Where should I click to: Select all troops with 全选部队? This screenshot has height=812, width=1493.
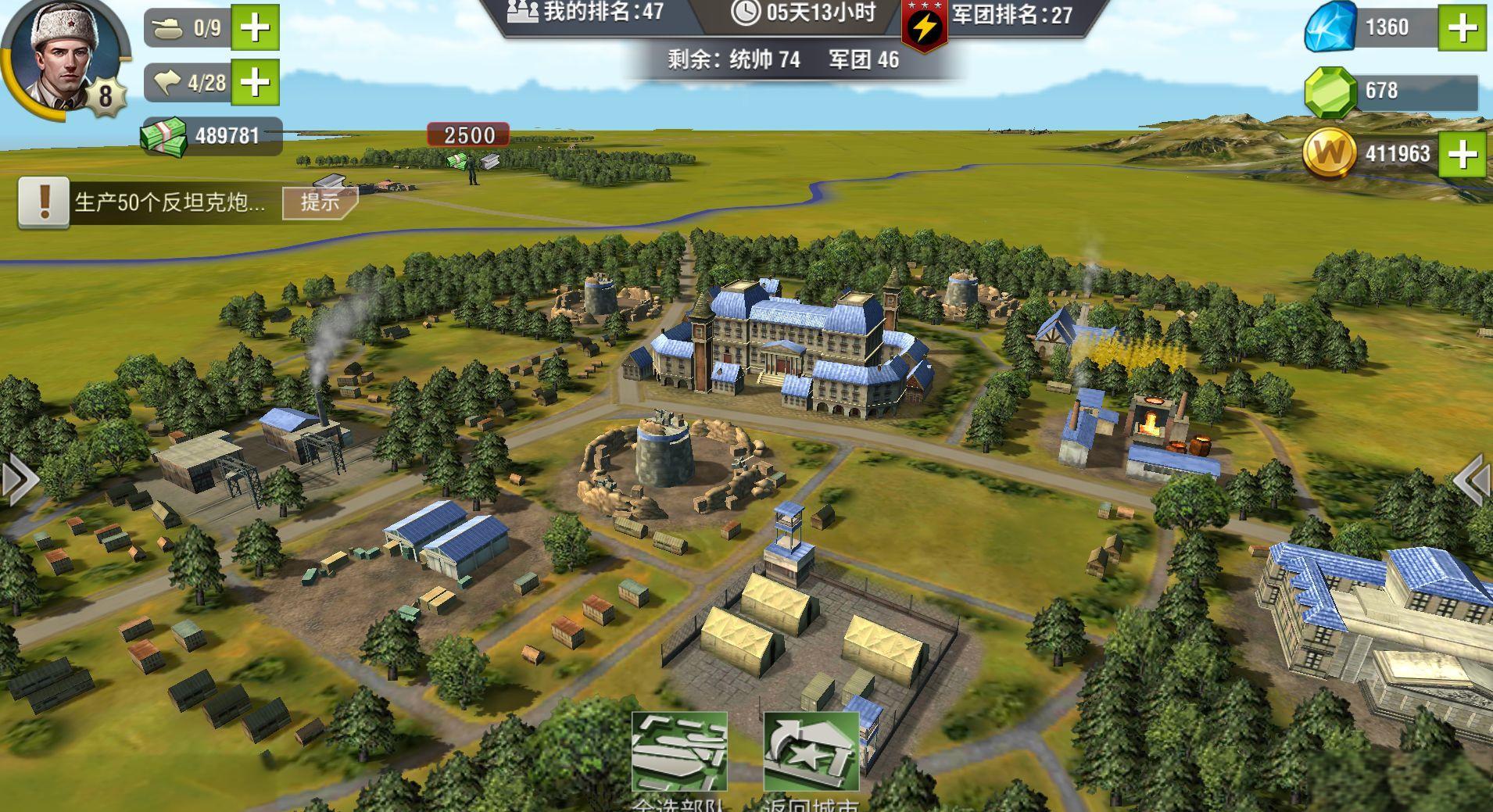pyautogui.click(x=678, y=754)
